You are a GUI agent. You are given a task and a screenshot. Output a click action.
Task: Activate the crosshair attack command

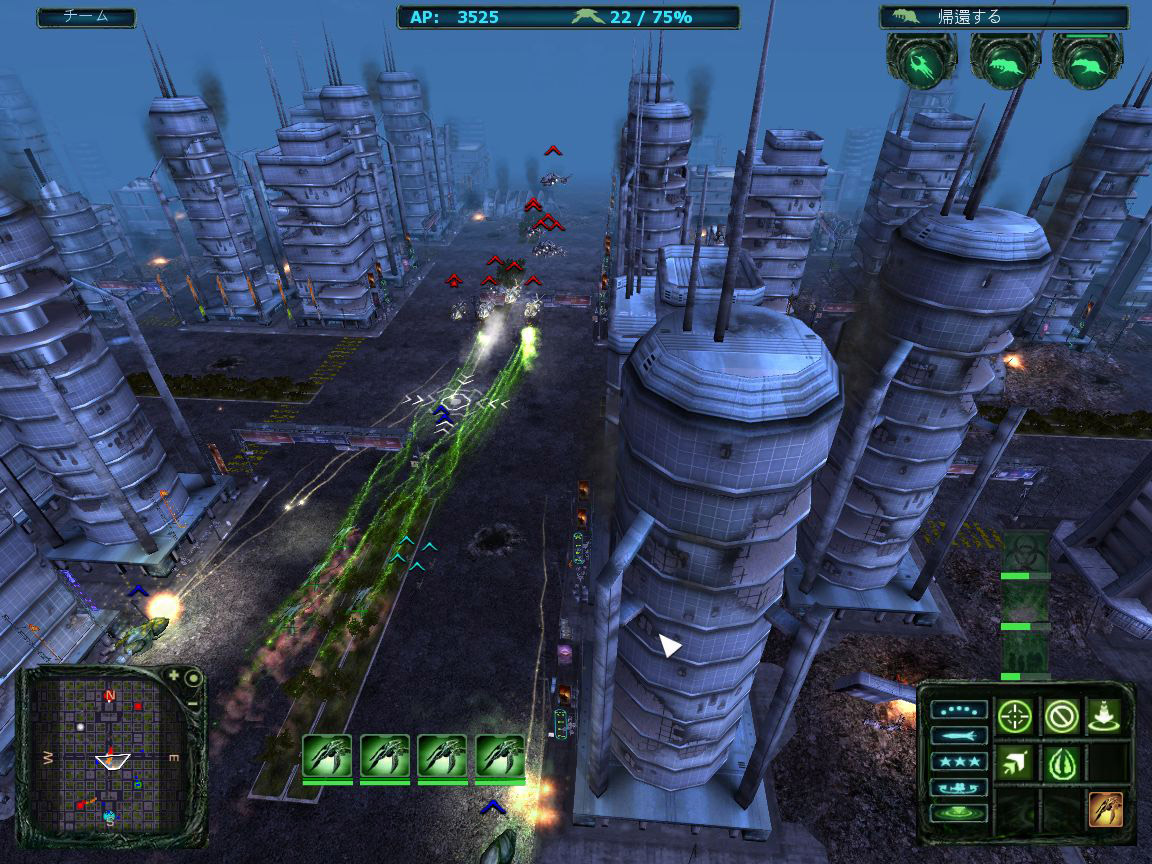pos(1015,715)
